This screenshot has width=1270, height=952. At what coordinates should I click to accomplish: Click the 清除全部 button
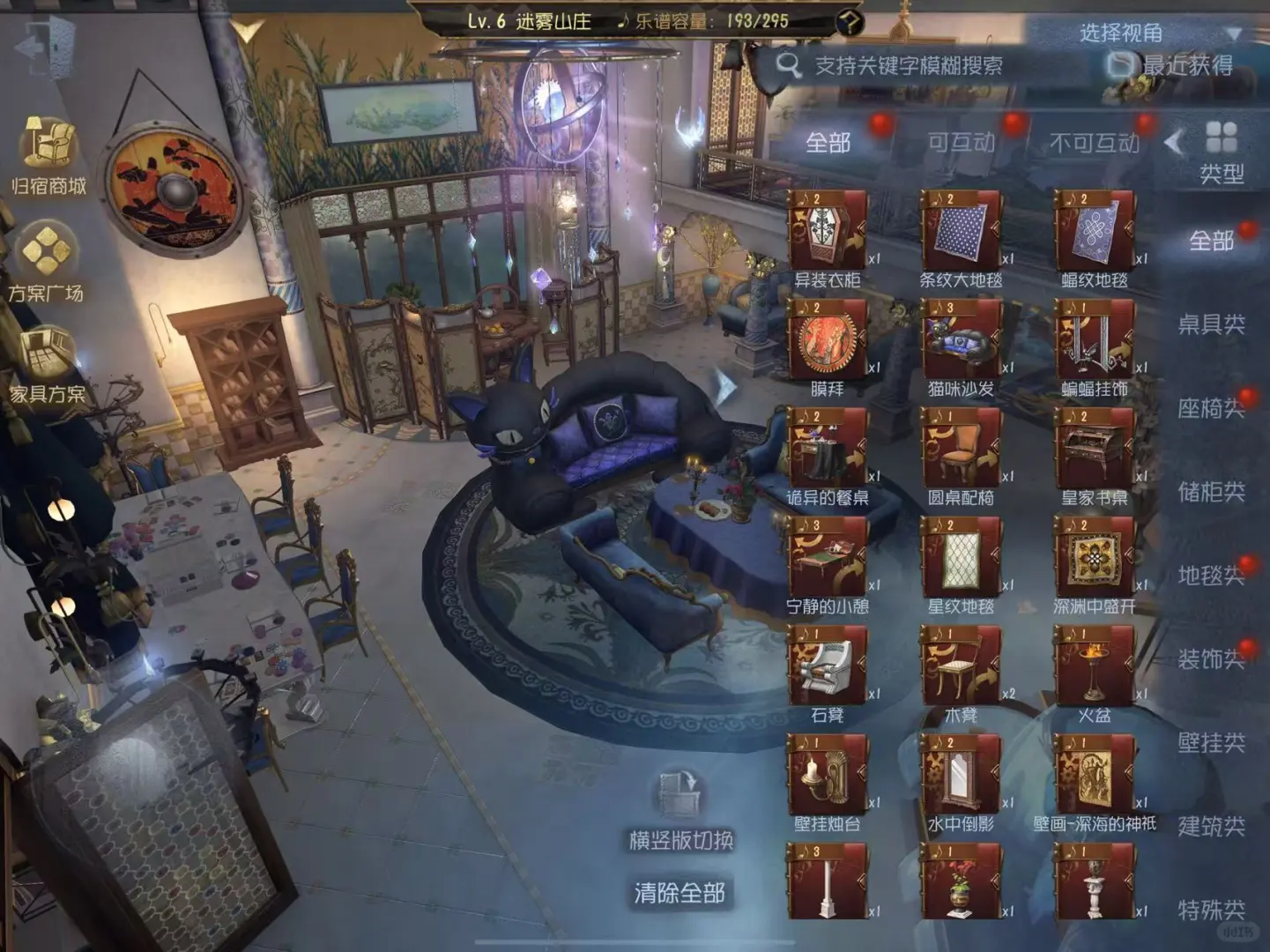tap(680, 893)
